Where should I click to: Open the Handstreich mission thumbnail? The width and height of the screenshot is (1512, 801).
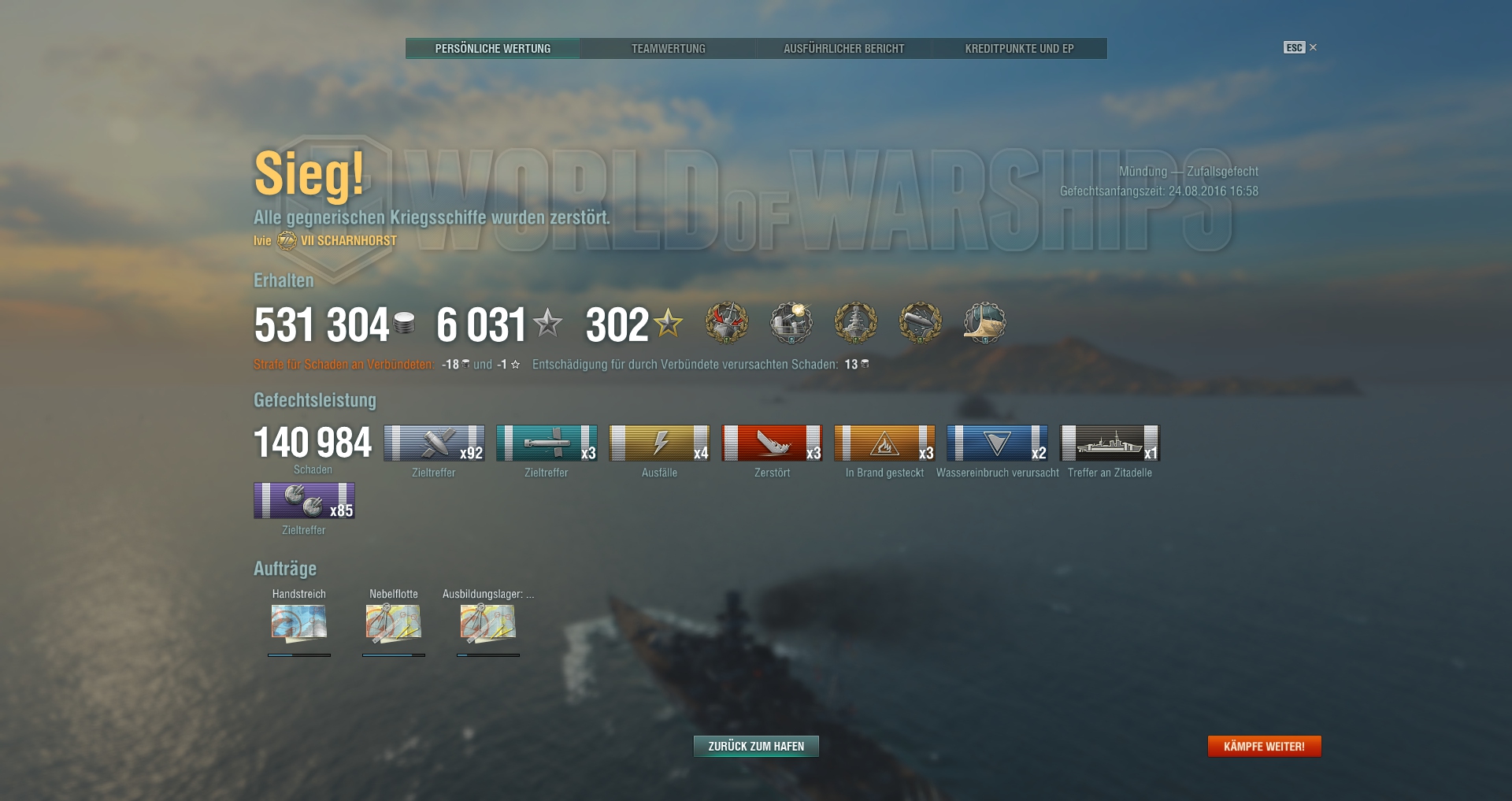pos(299,623)
